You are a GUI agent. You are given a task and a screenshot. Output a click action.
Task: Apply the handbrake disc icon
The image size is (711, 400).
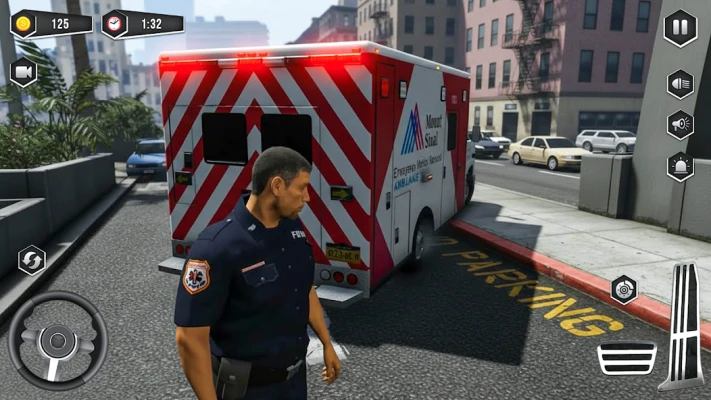click(625, 290)
